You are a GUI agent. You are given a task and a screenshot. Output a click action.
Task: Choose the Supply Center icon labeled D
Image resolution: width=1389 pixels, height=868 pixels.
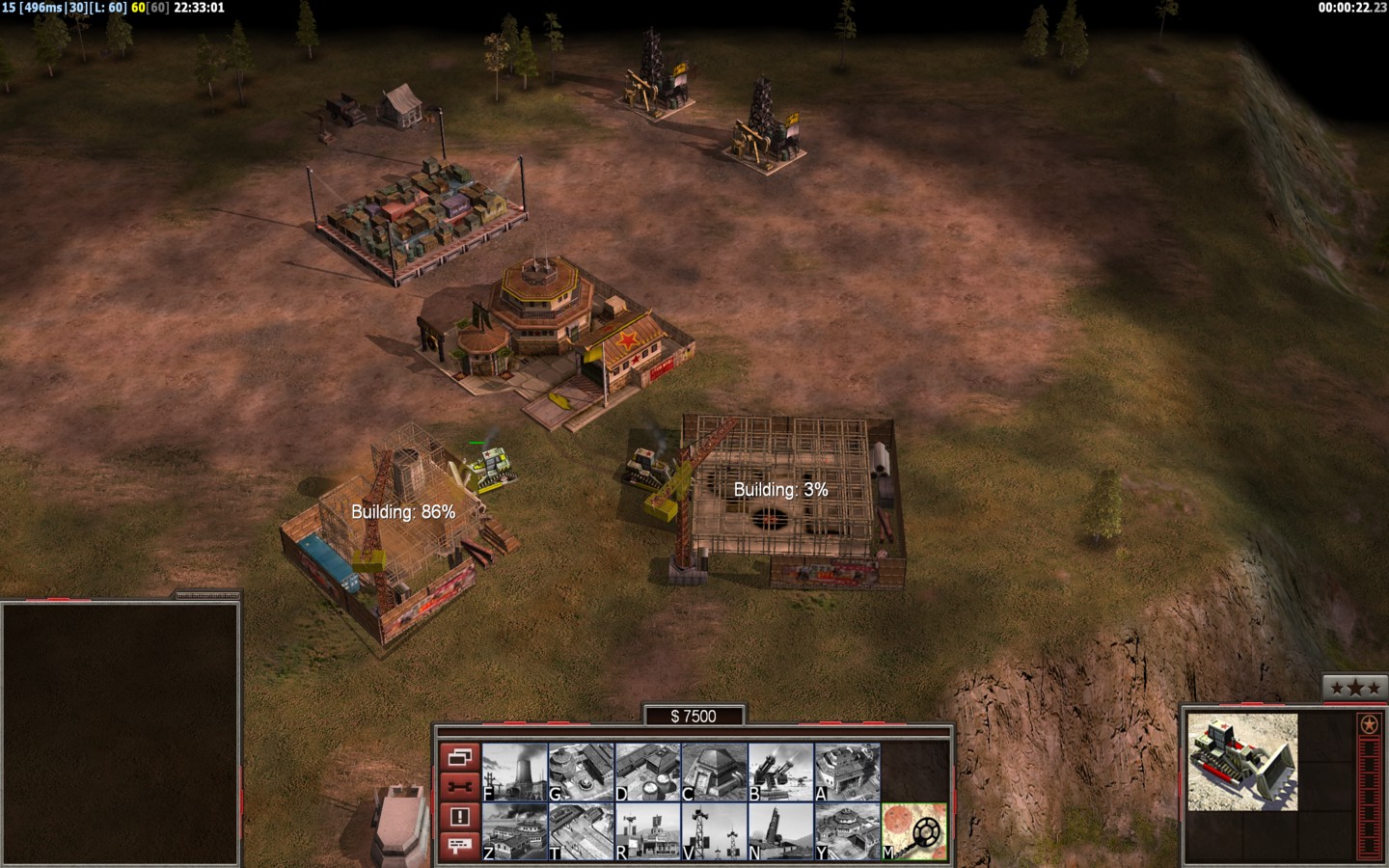[x=648, y=771]
